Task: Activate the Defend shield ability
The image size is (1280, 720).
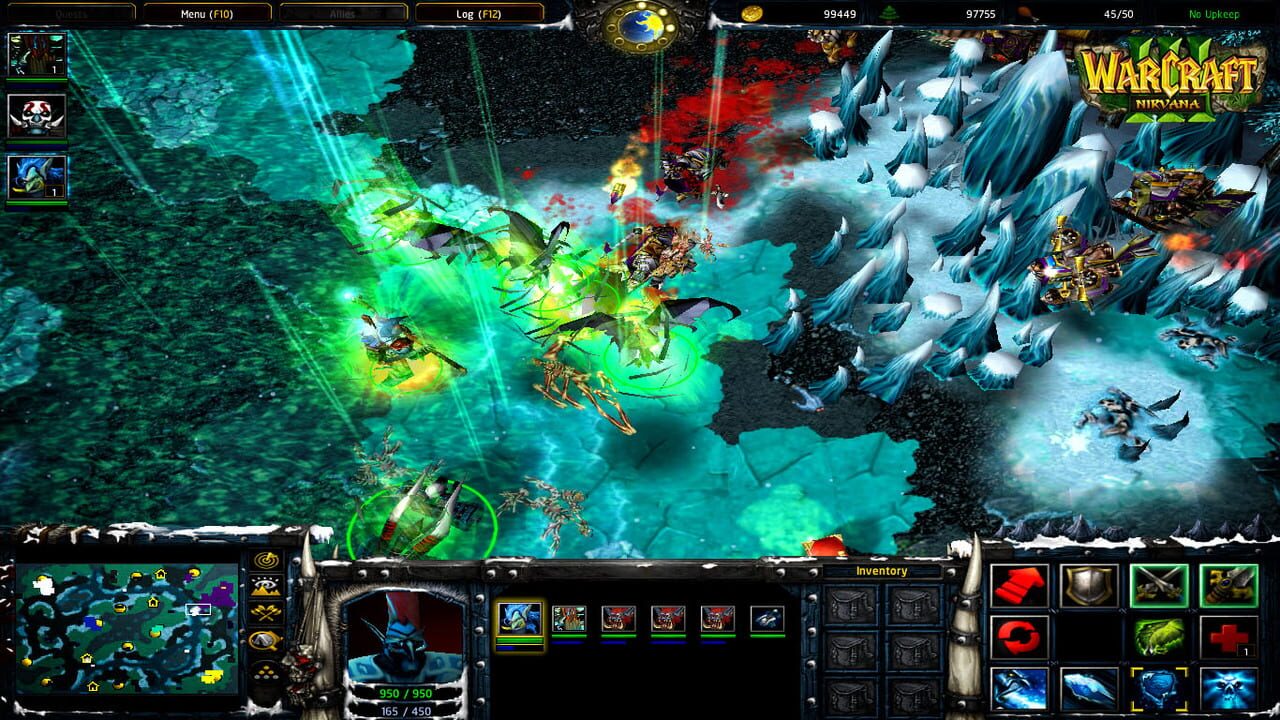Action: [1089, 586]
